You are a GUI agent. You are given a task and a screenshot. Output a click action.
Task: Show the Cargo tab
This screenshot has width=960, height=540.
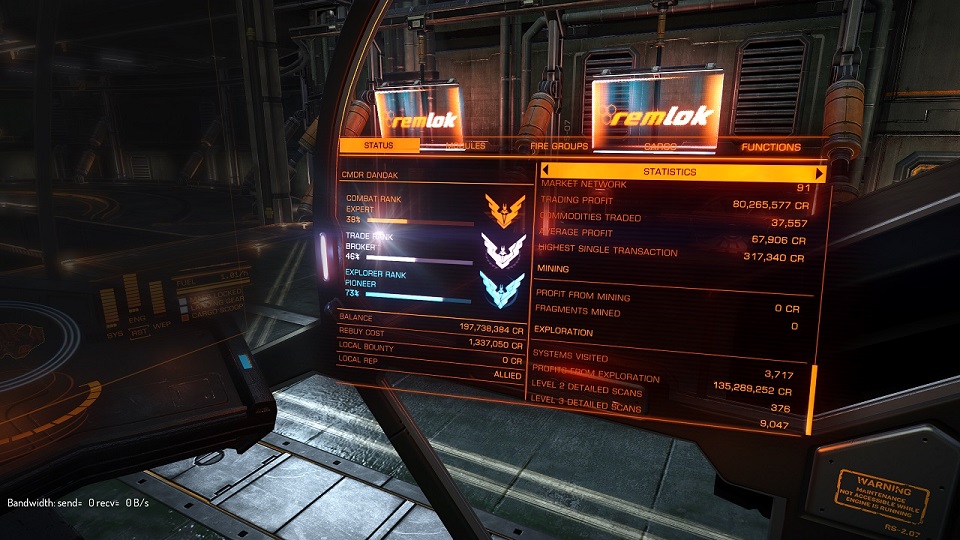click(x=659, y=147)
